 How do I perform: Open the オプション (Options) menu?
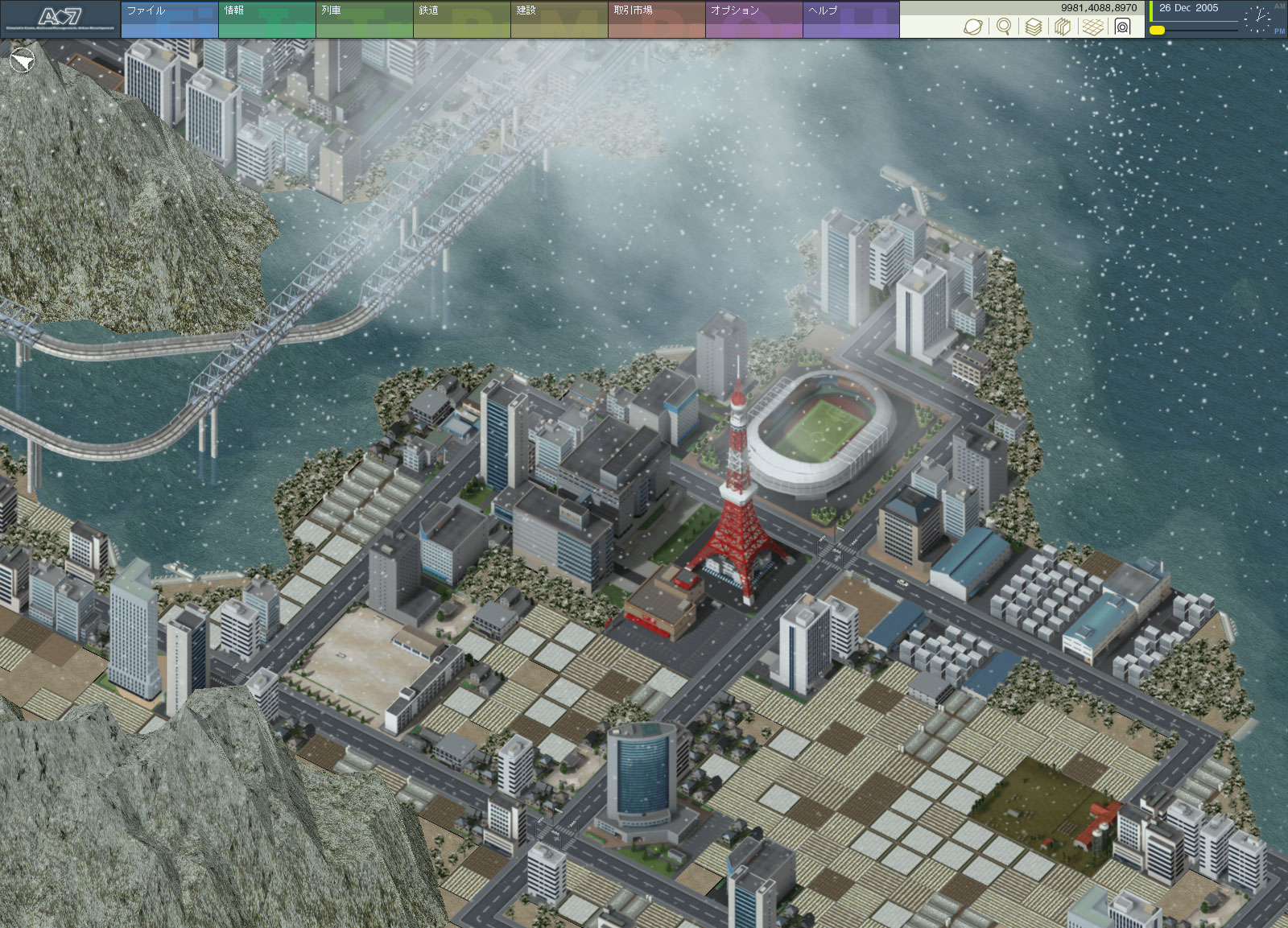click(753, 19)
